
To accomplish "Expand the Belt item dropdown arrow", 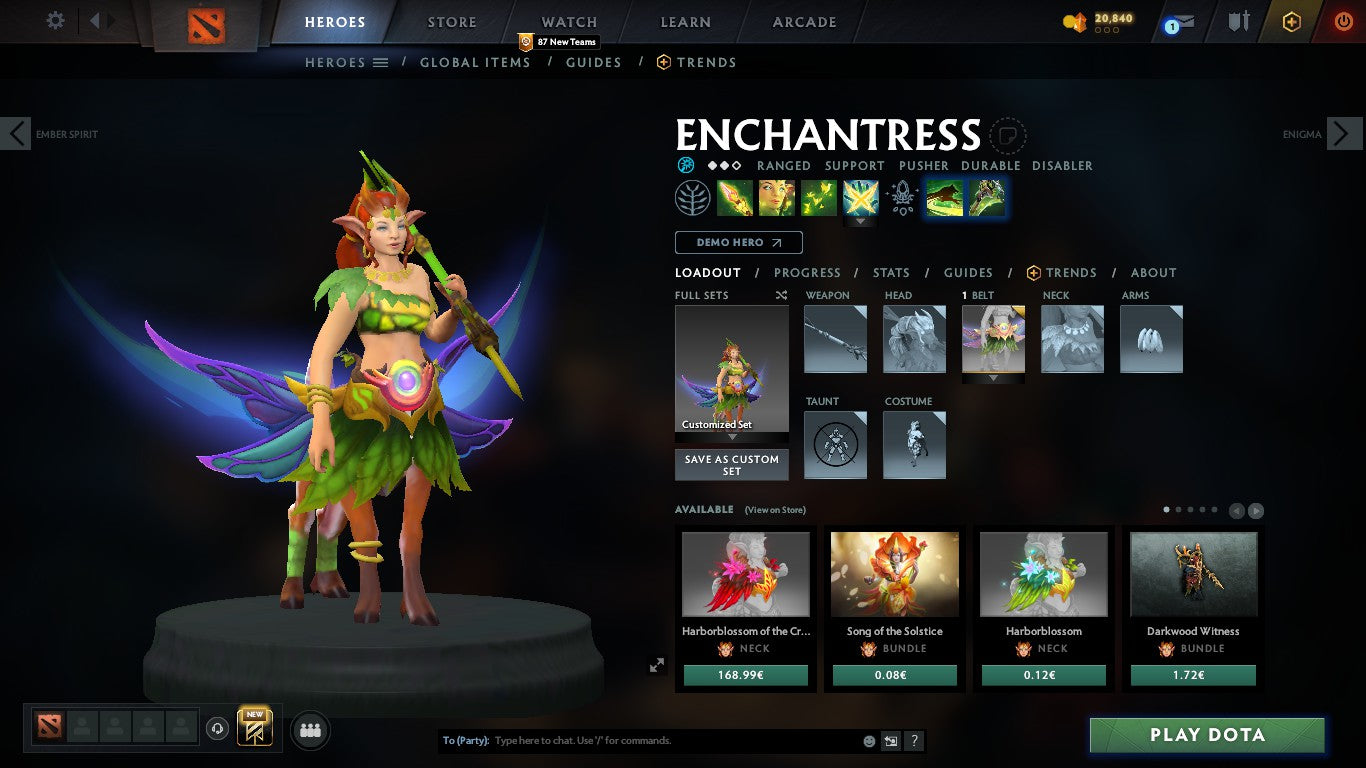I will point(993,380).
